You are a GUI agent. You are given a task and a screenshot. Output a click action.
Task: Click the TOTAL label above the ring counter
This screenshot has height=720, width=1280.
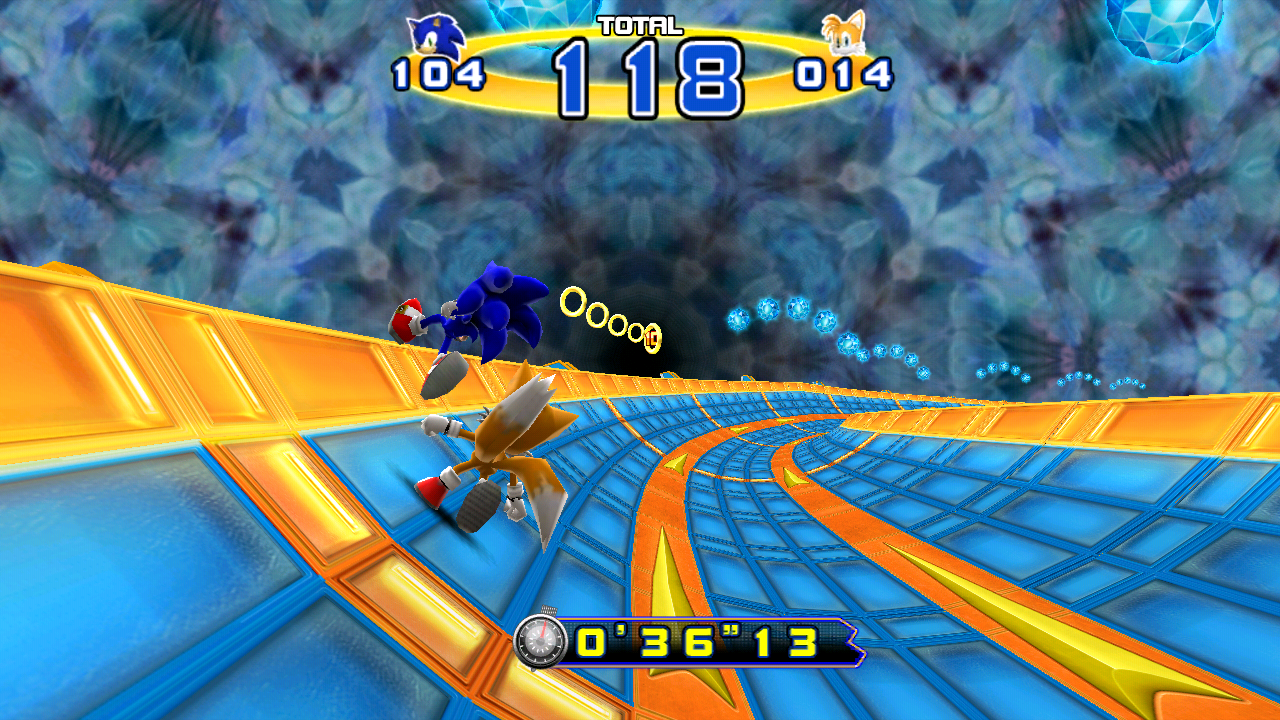point(640,28)
